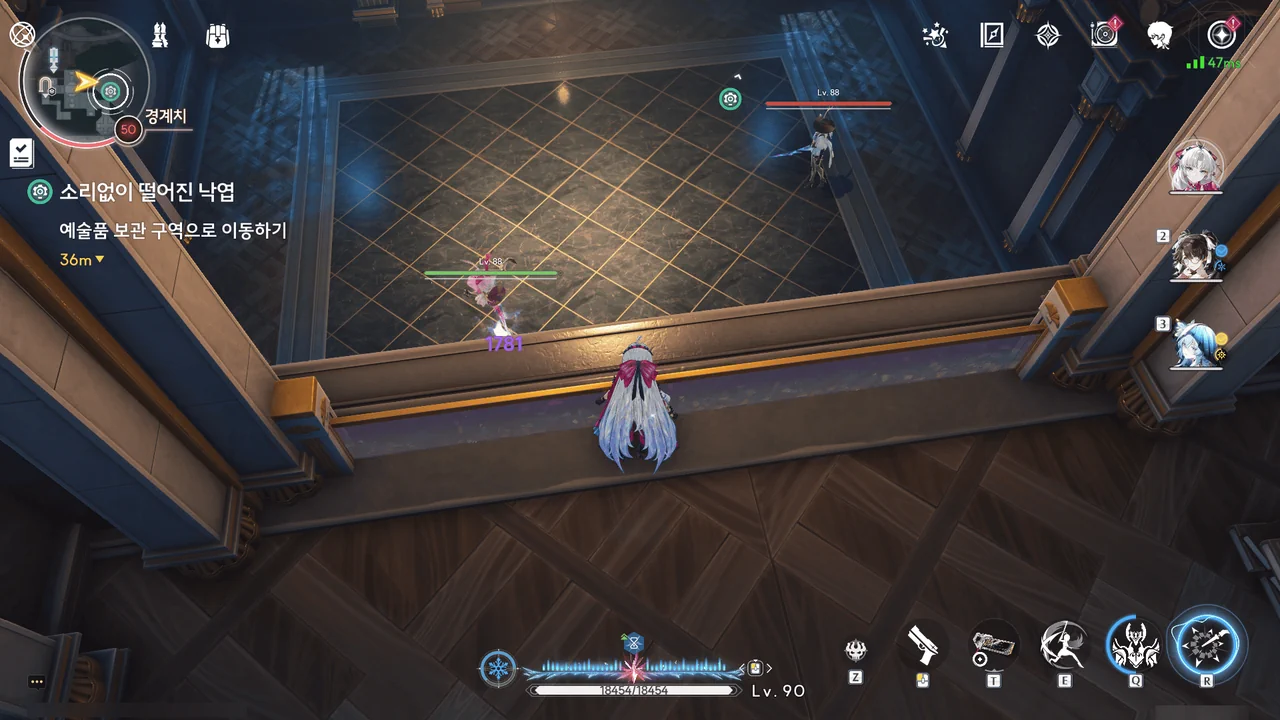Open the circular minimap
1280x720 pixels.
[85, 78]
